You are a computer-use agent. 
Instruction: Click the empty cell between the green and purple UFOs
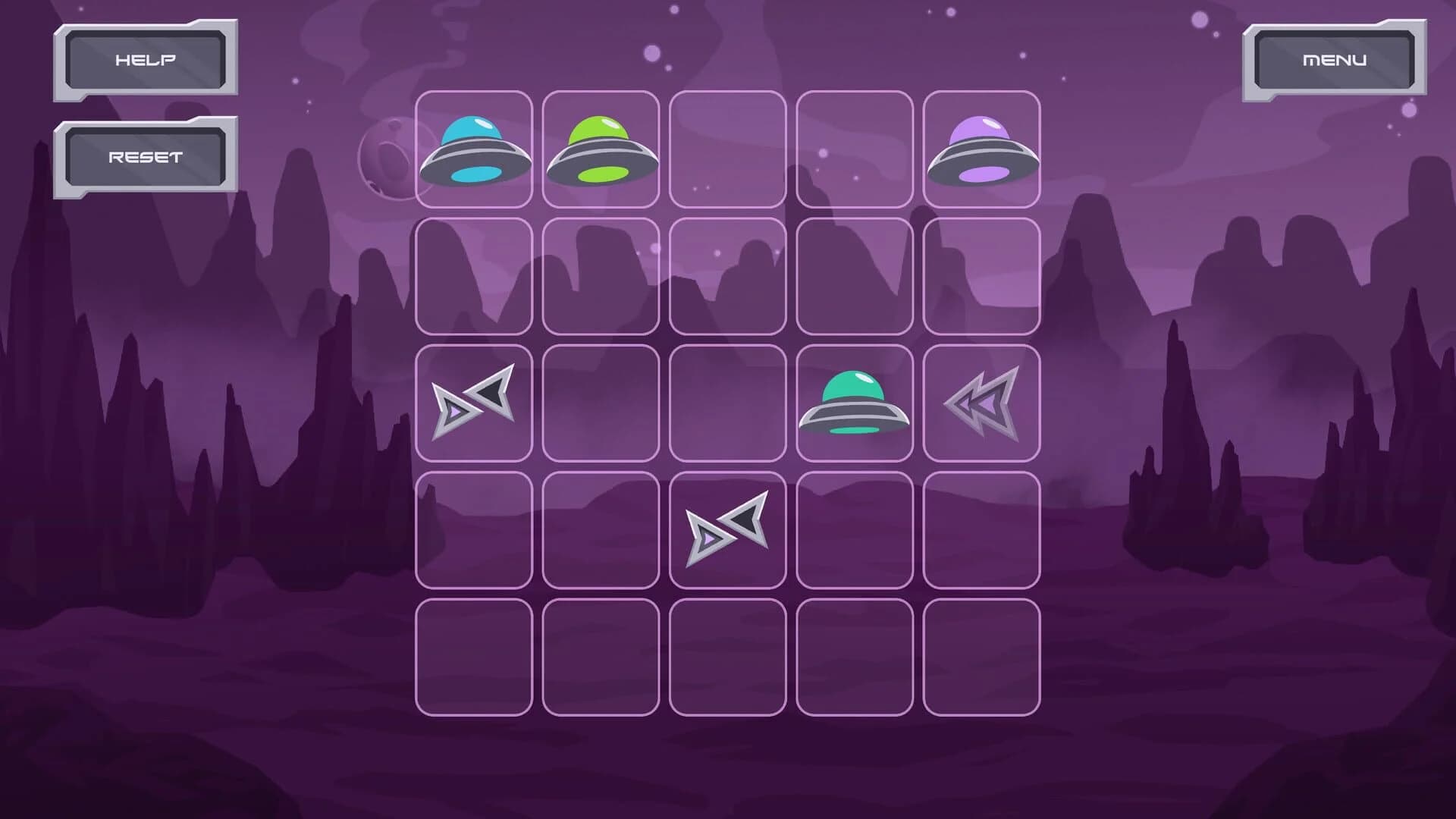728,148
